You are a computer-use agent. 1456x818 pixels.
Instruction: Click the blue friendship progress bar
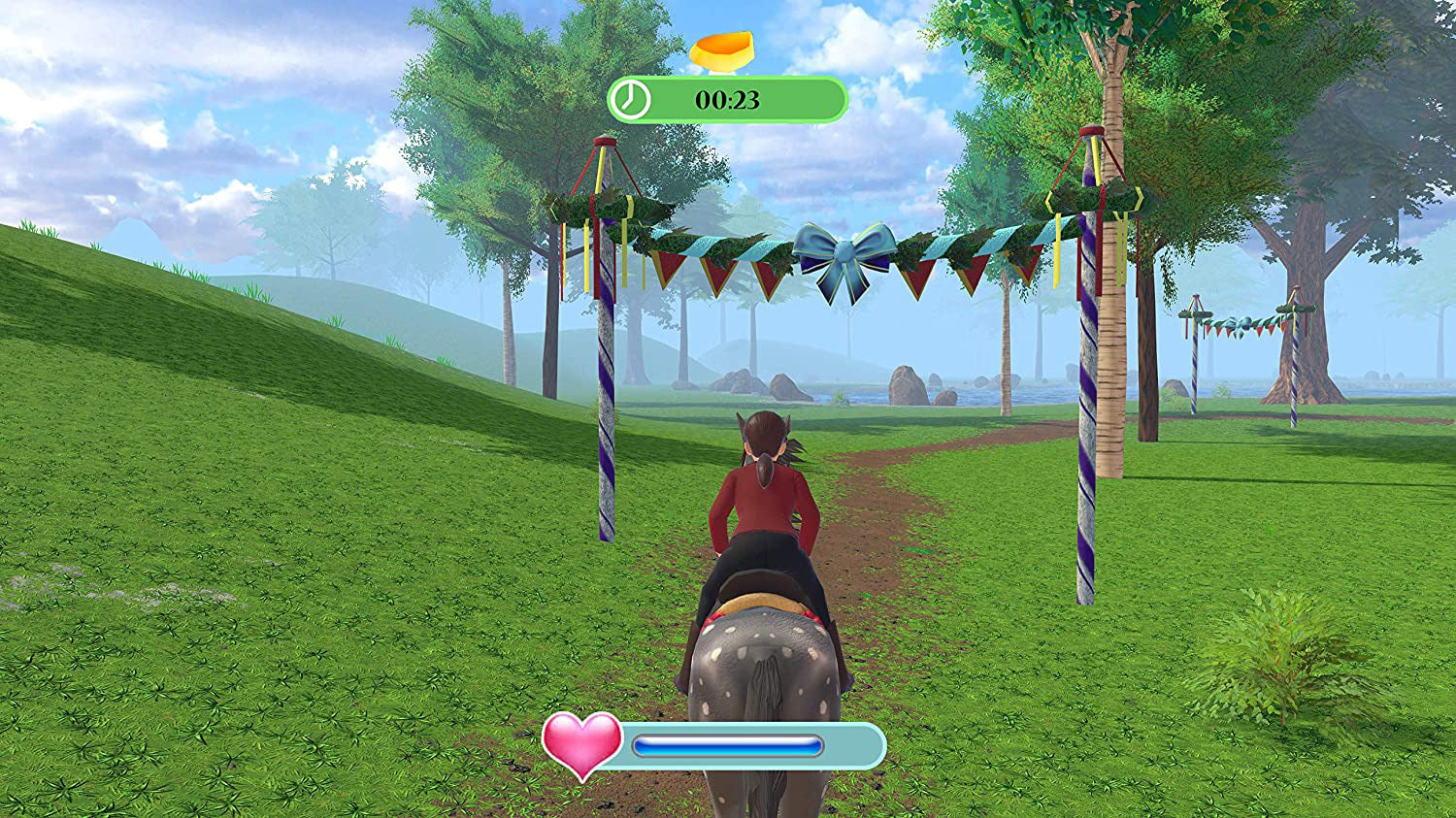[728, 744]
